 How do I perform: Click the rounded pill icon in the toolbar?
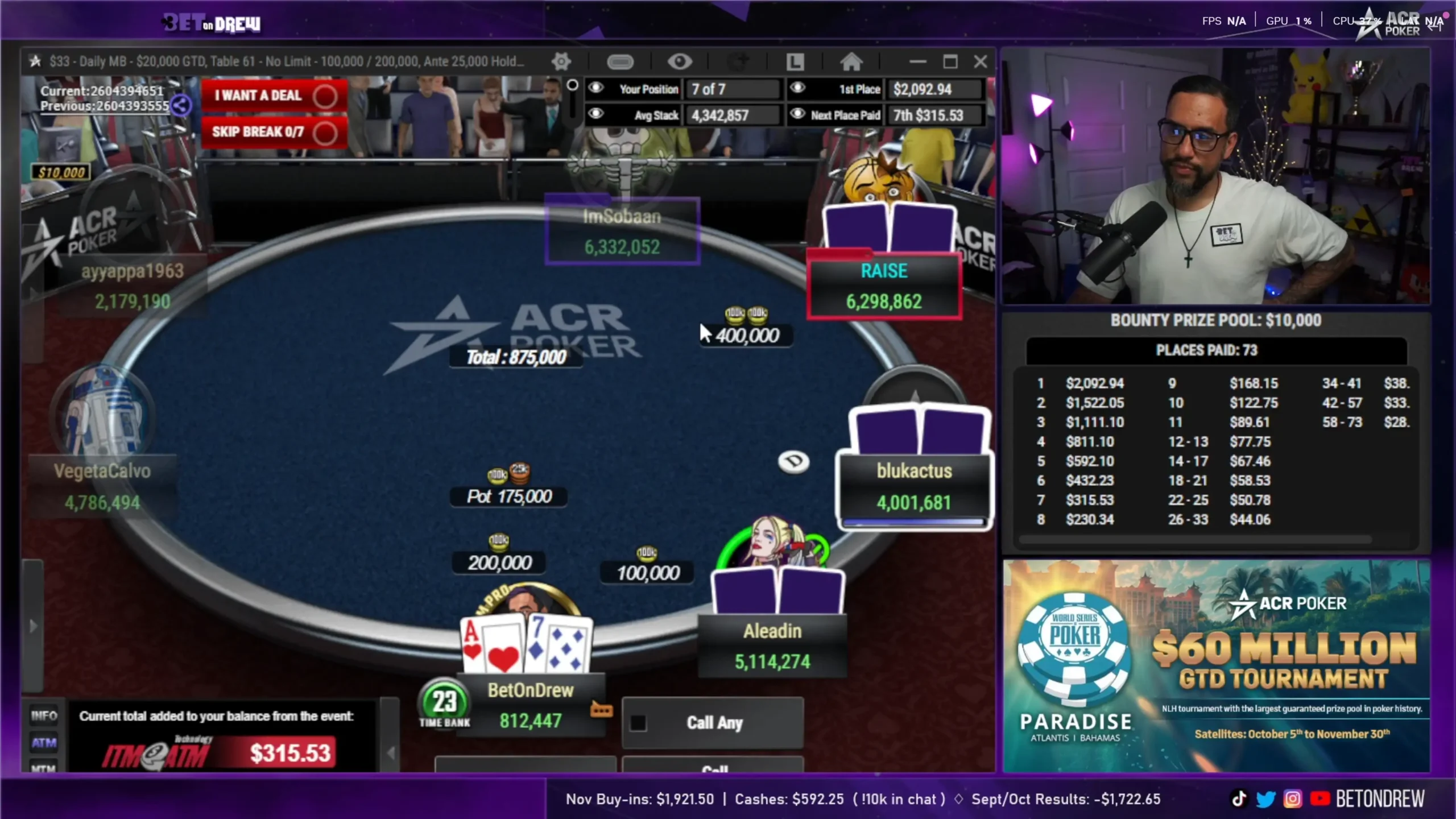[620, 61]
